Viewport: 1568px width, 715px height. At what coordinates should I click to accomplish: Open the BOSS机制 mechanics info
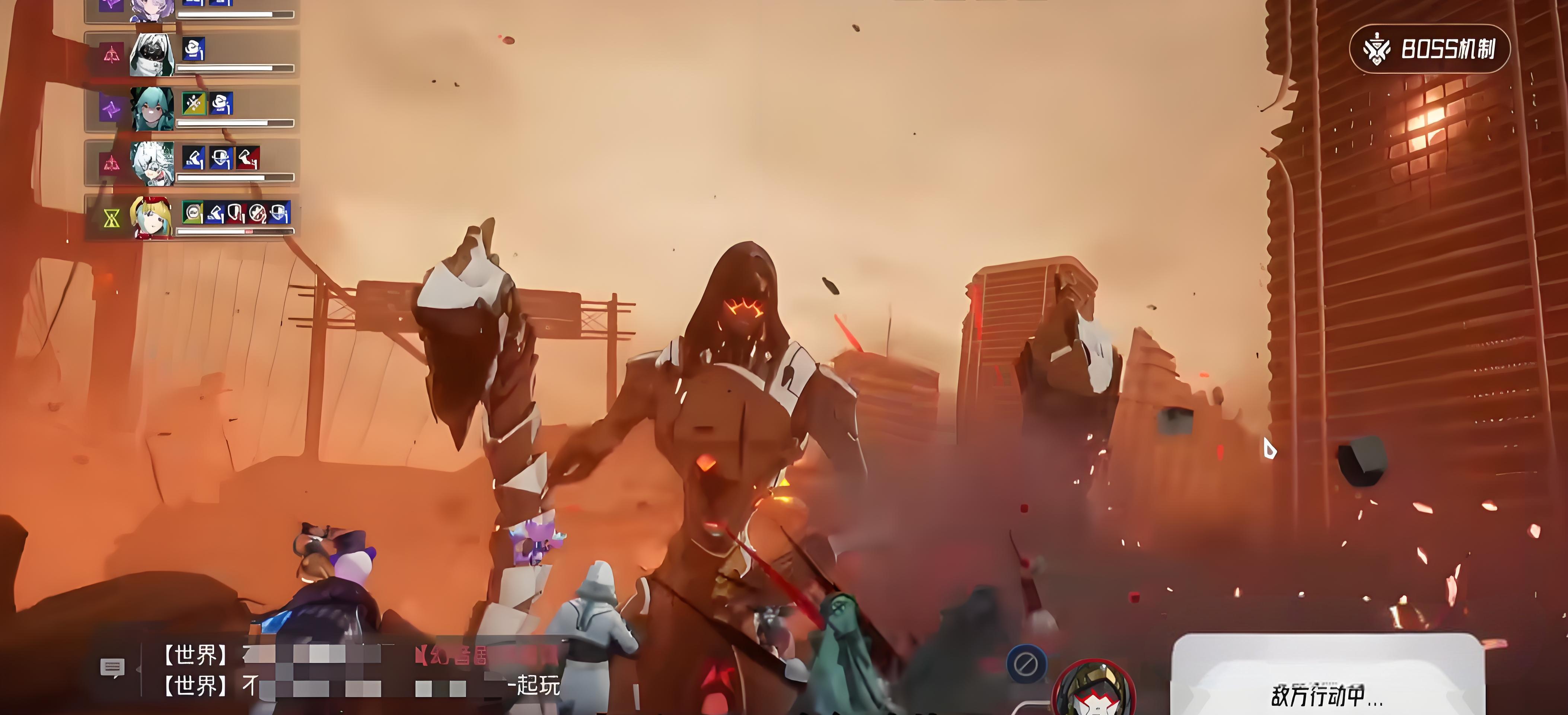[1429, 49]
